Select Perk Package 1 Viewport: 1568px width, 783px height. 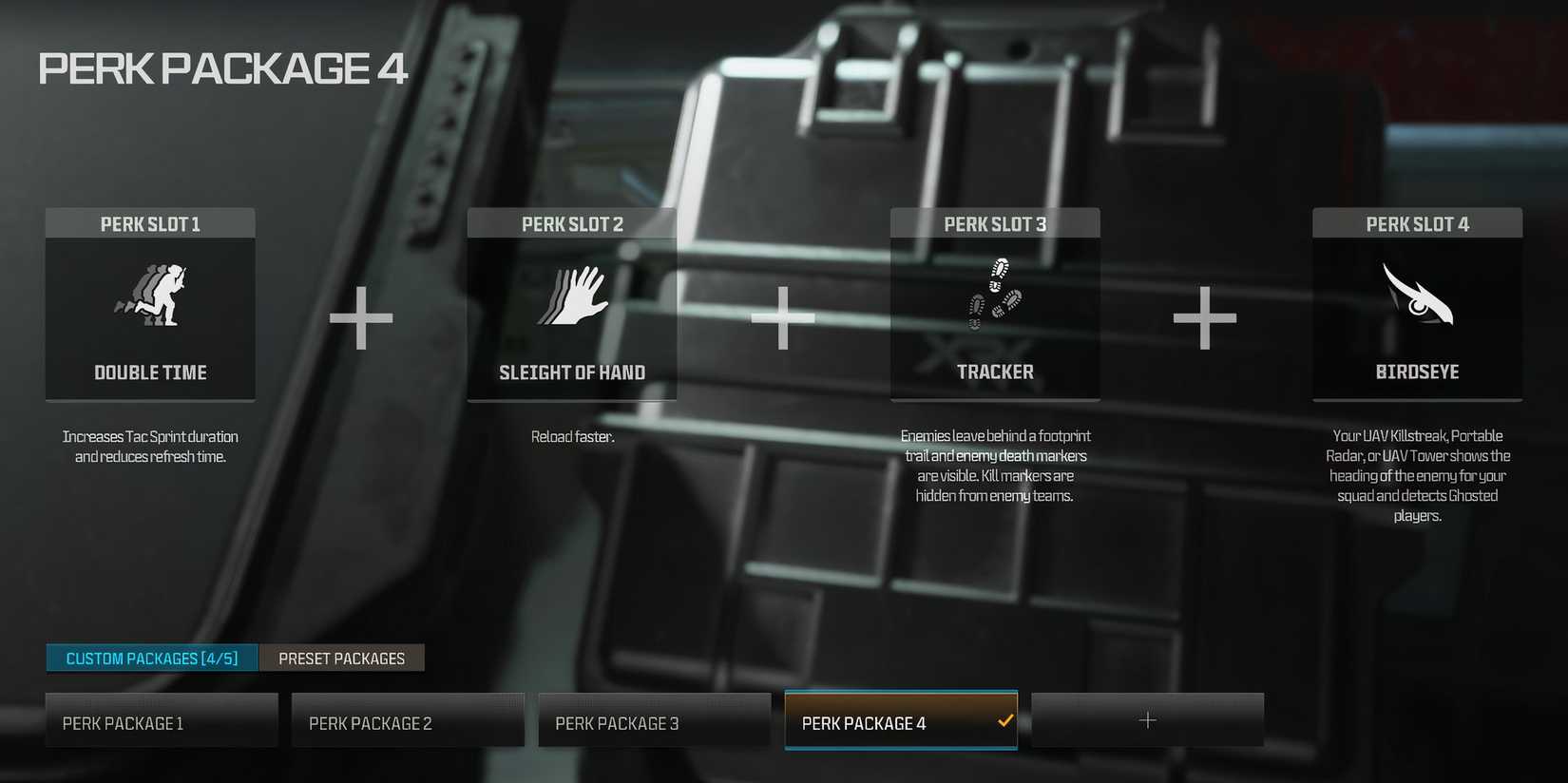pos(162,721)
